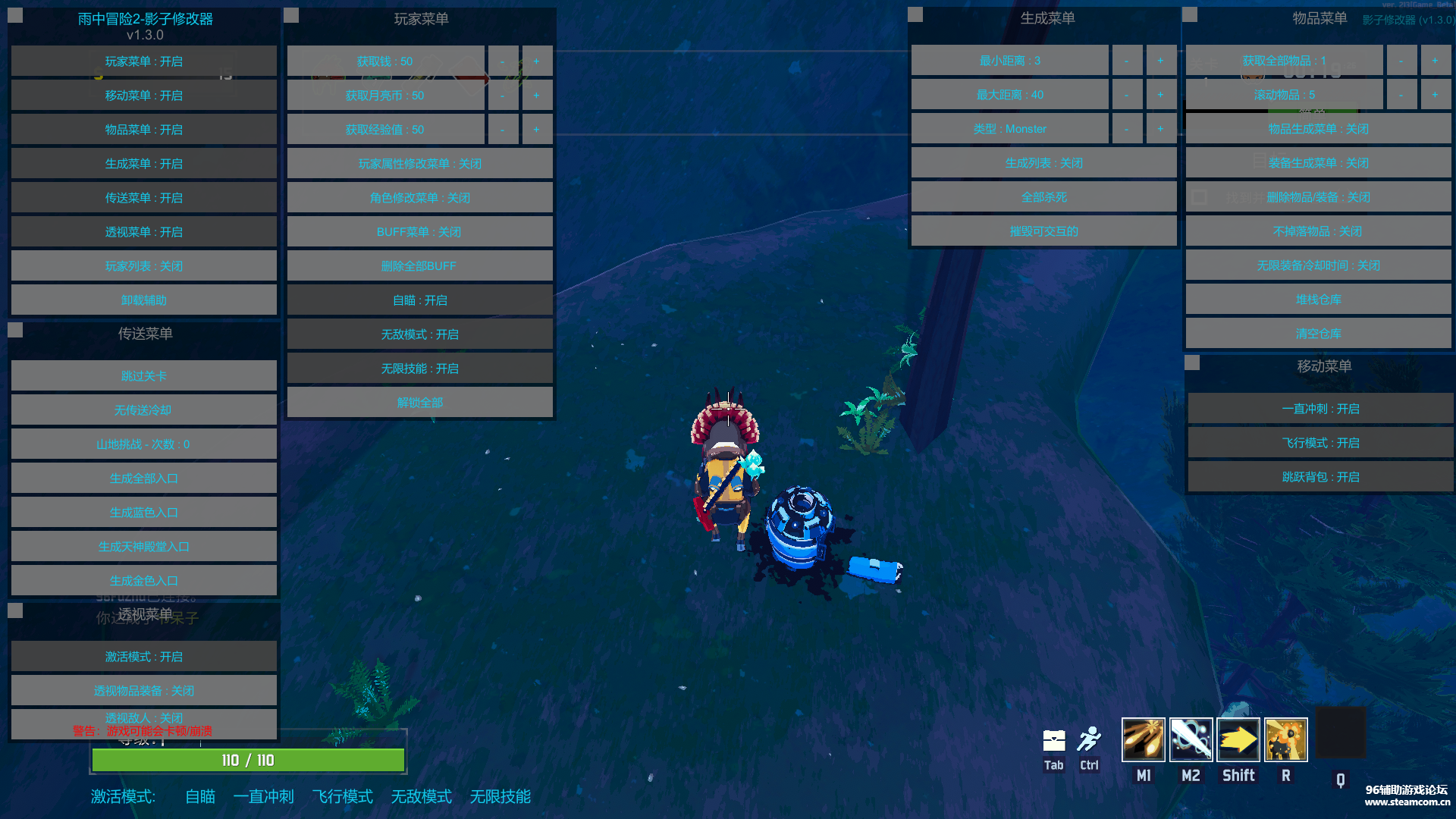Image resolution: width=1456 pixels, height=819 pixels.
Task: Decrease the 获取经验值 experience amount
Action: tap(502, 130)
